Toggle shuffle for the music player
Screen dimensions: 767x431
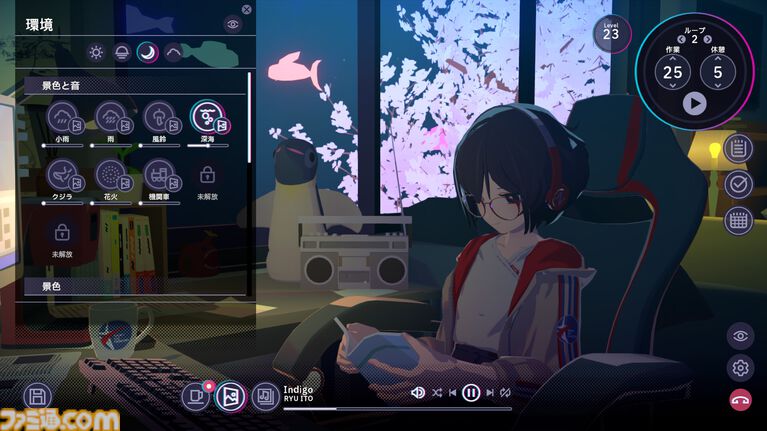pos(436,393)
